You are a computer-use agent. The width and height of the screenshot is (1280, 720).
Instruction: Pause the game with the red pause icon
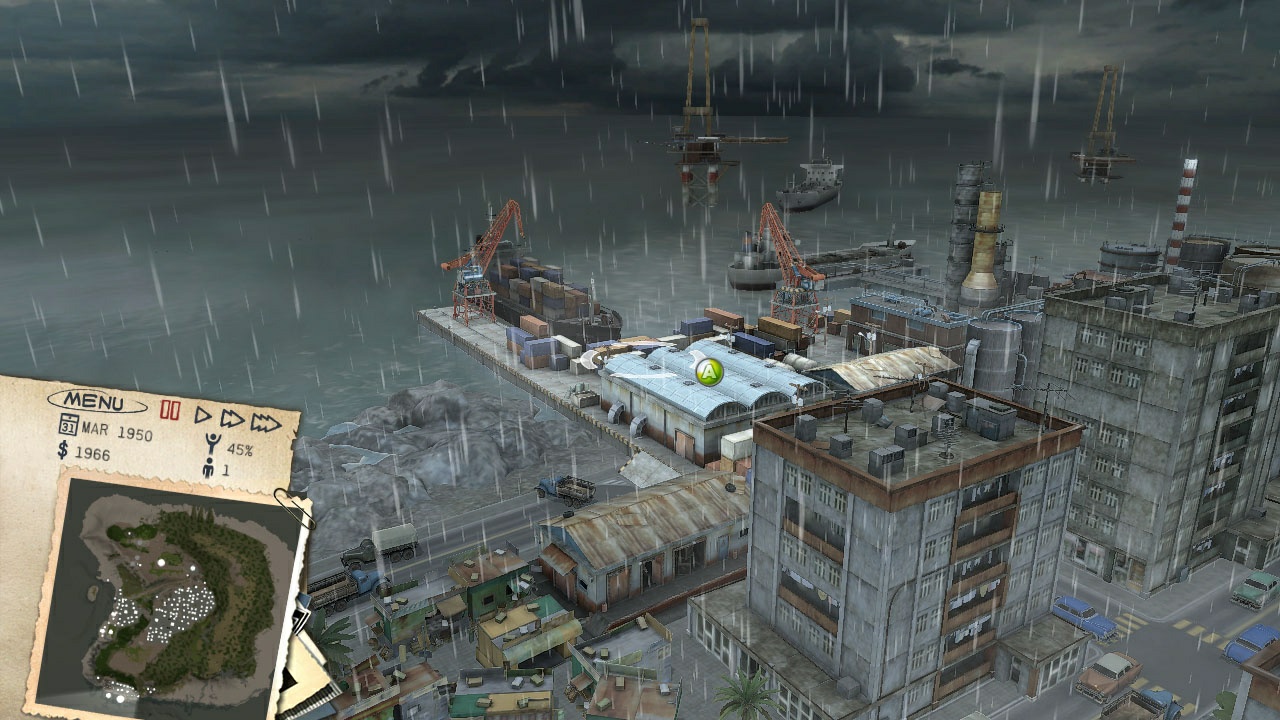click(170, 408)
